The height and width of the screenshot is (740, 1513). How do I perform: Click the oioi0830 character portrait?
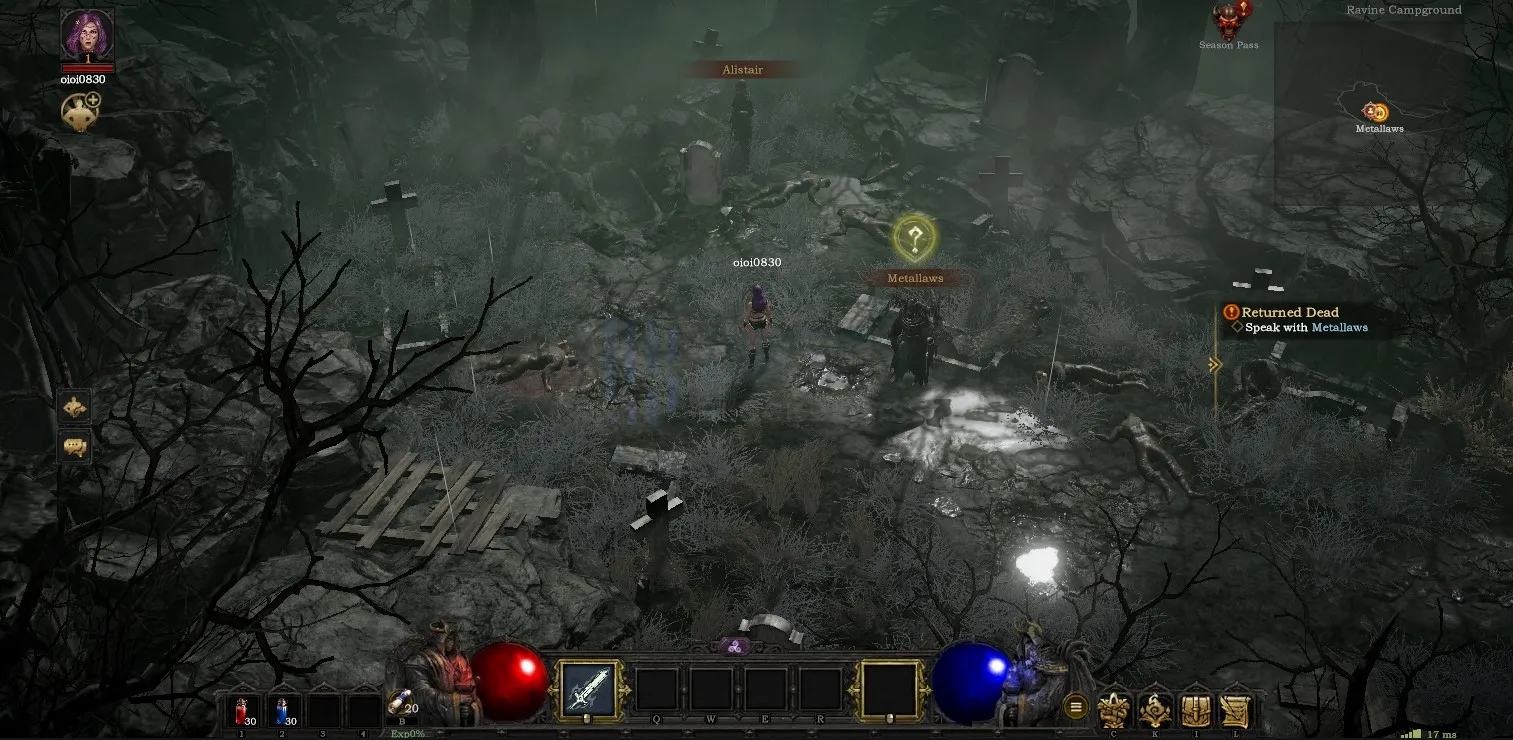[87, 34]
